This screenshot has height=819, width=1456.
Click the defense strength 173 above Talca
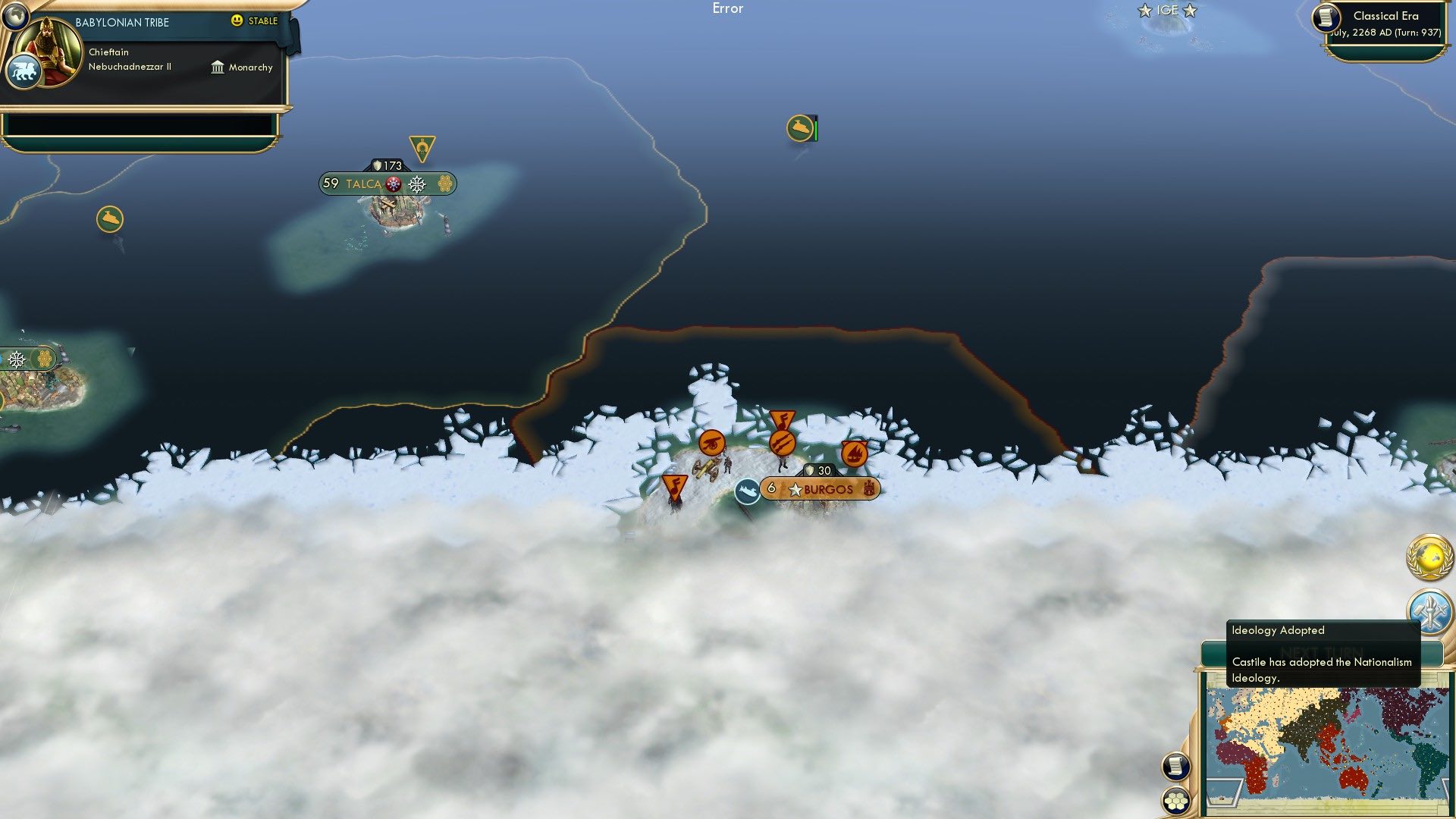tap(388, 164)
